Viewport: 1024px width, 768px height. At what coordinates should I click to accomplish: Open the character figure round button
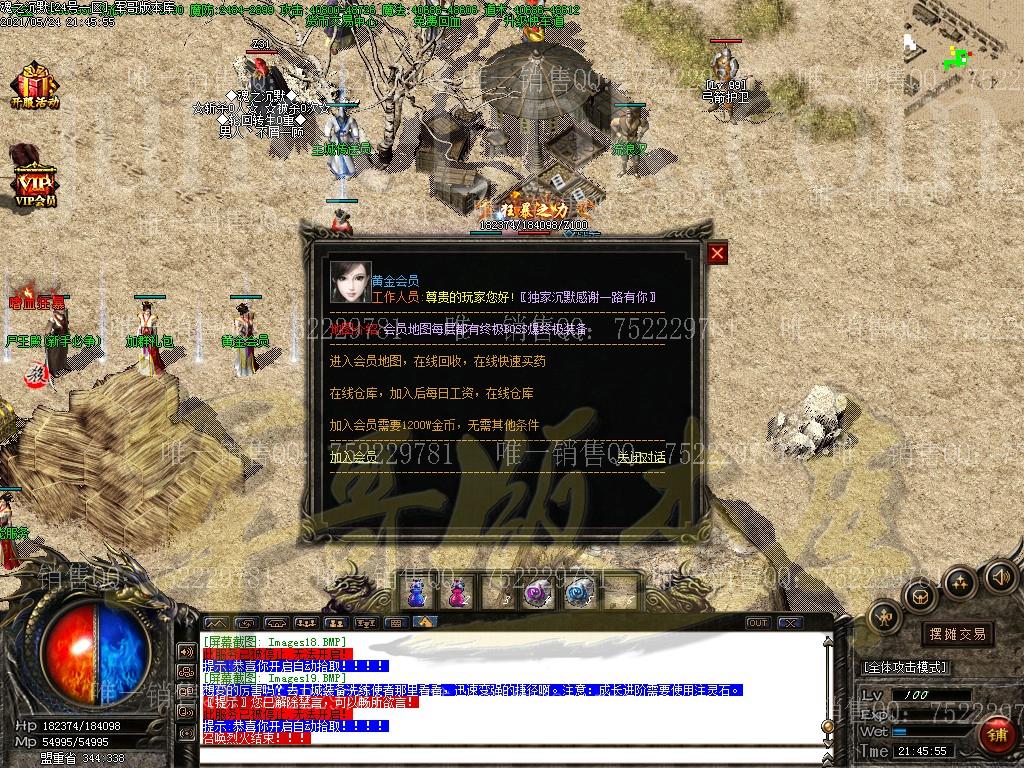click(x=885, y=617)
